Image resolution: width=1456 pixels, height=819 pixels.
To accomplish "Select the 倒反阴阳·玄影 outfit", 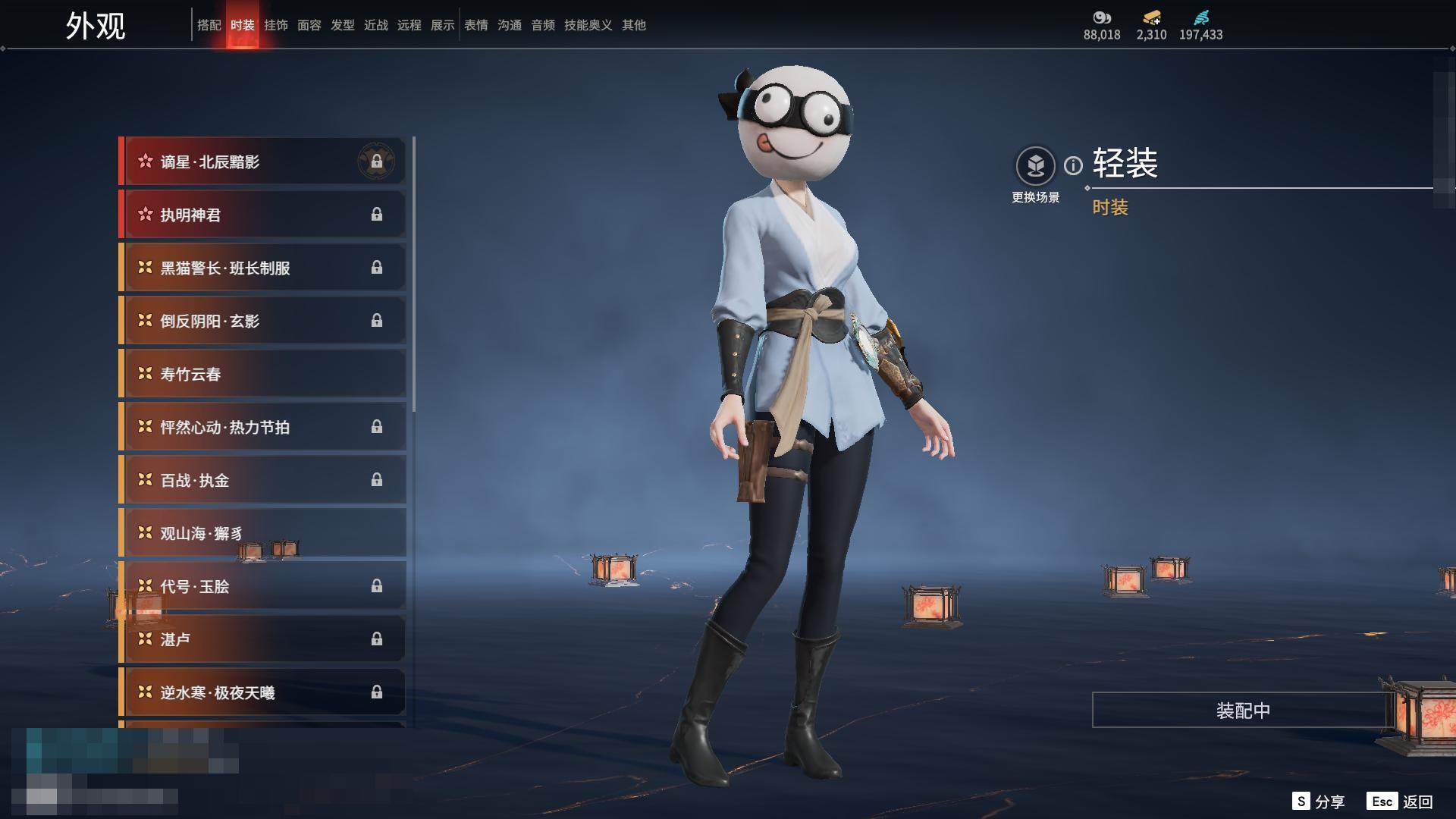I will (x=262, y=321).
